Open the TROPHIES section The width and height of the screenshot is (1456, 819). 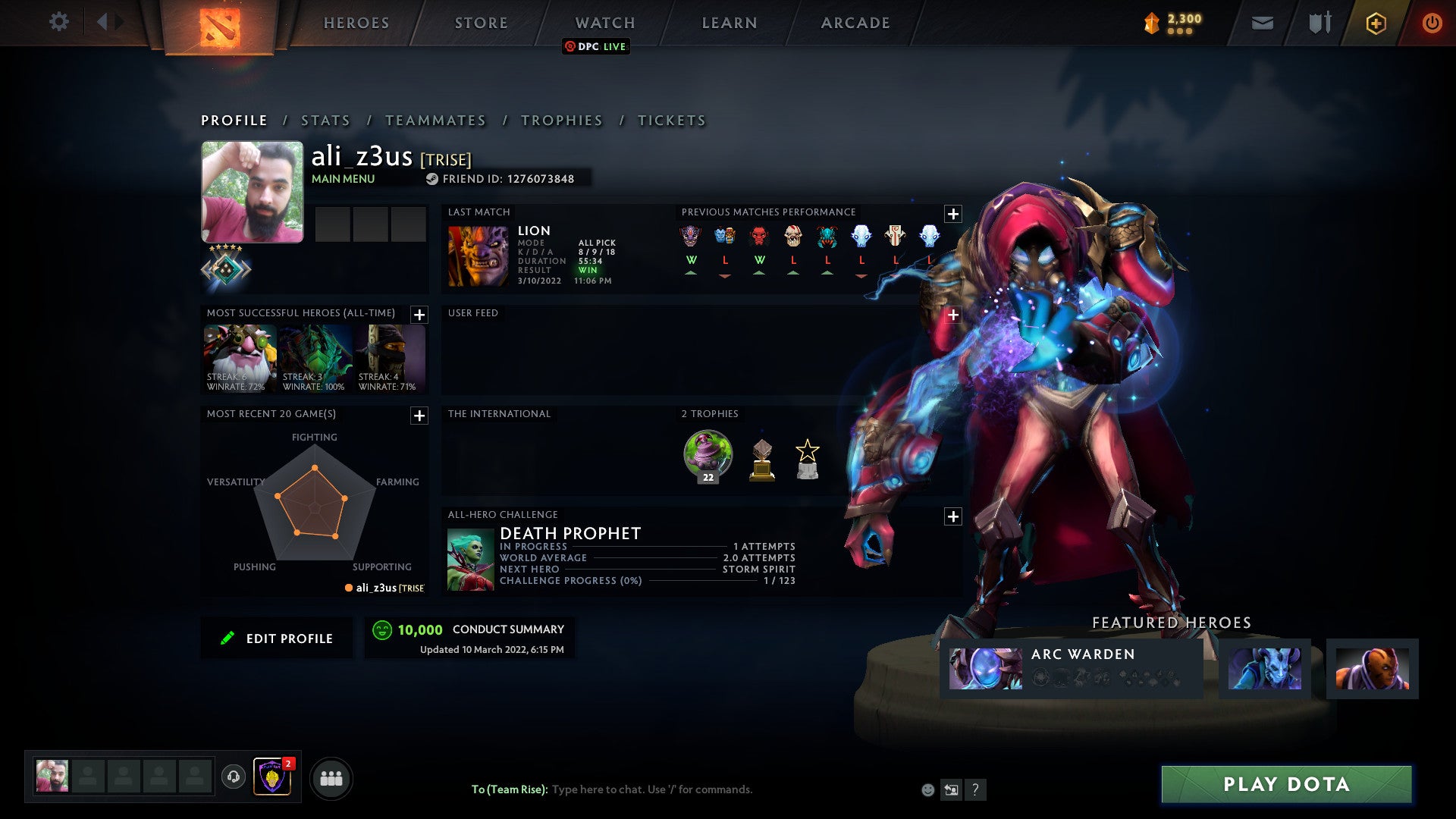coord(561,120)
